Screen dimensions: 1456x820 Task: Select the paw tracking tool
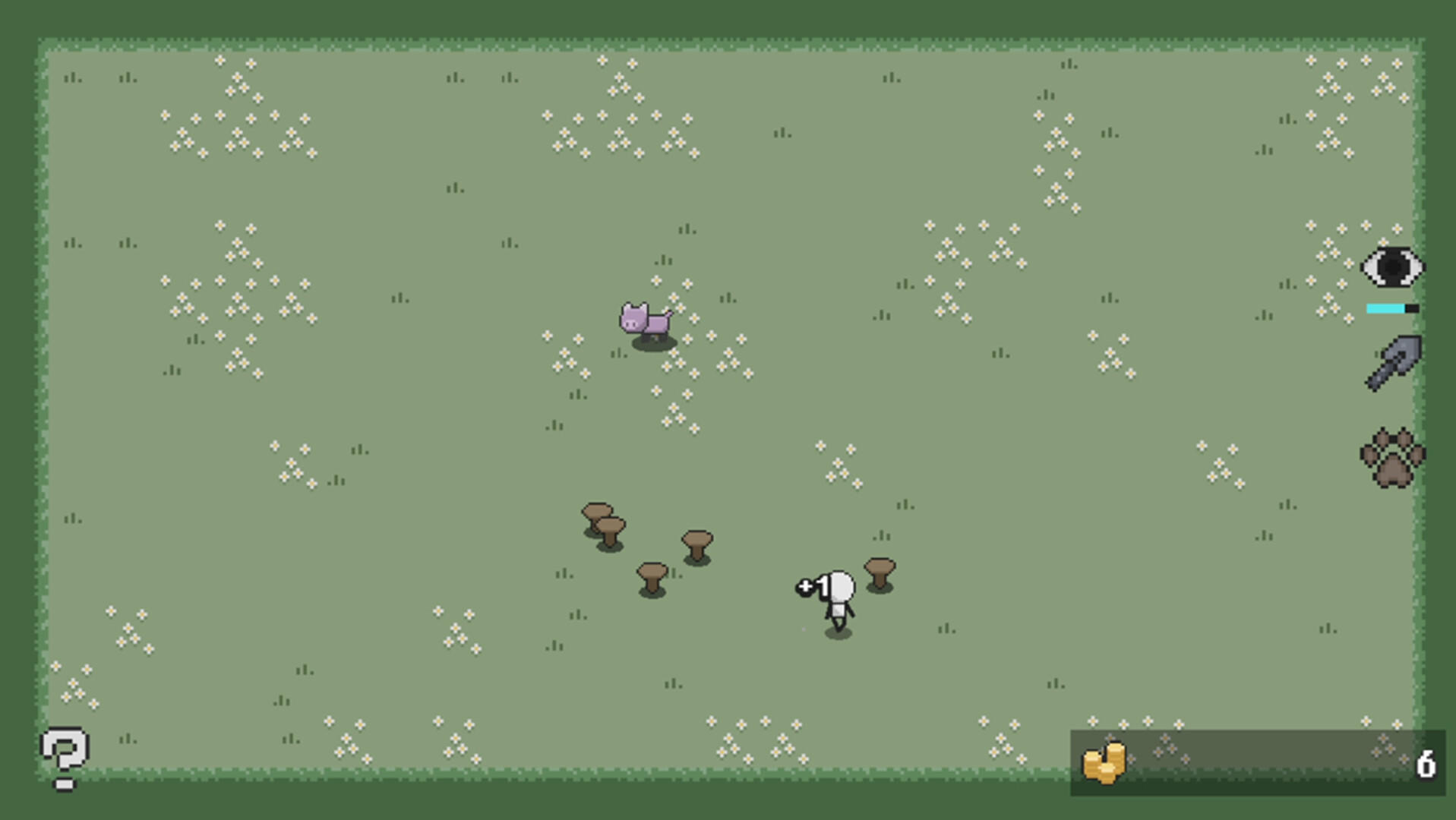click(x=1394, y=456)
